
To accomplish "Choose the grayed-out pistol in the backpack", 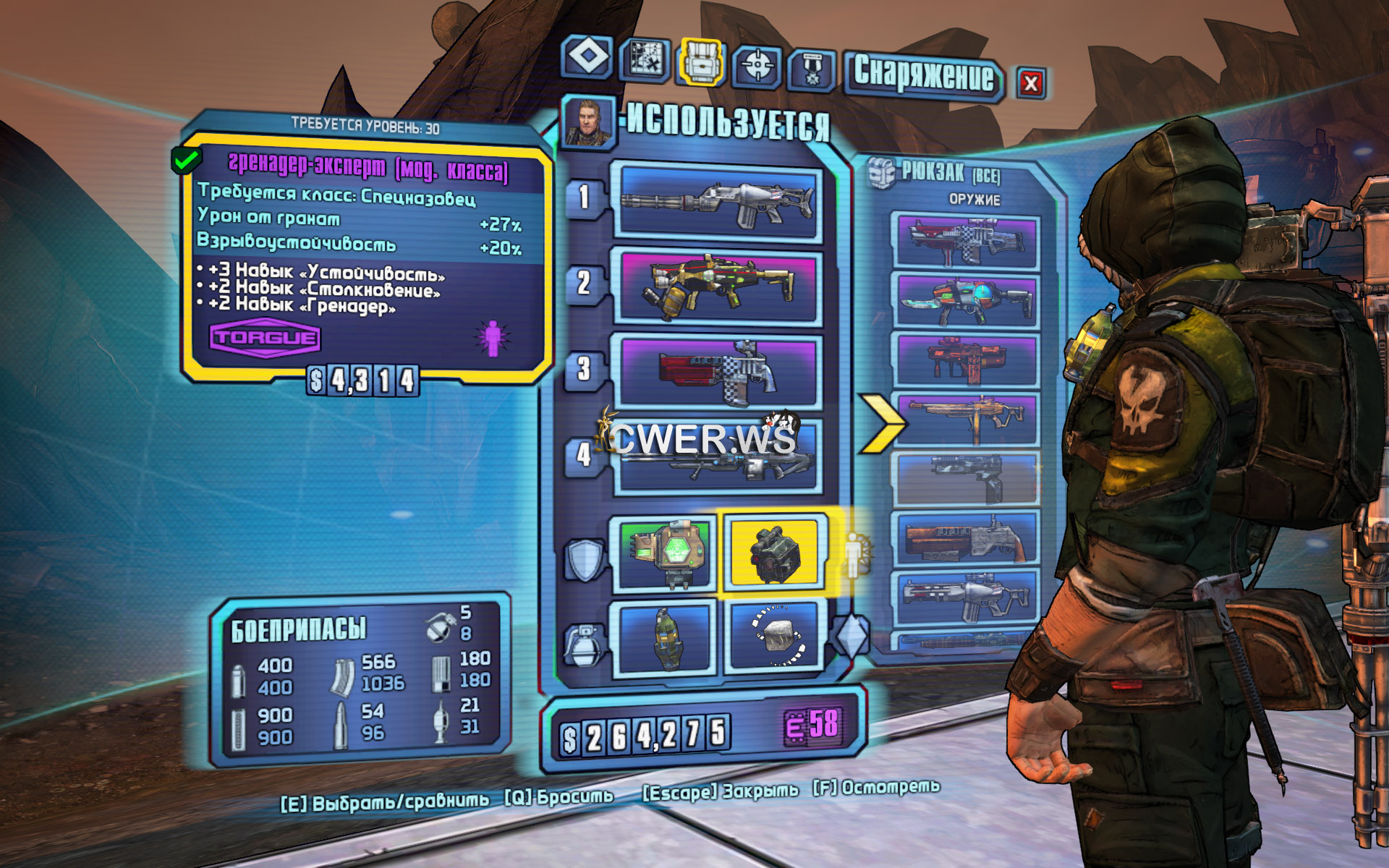I will (x=966, y=477).
